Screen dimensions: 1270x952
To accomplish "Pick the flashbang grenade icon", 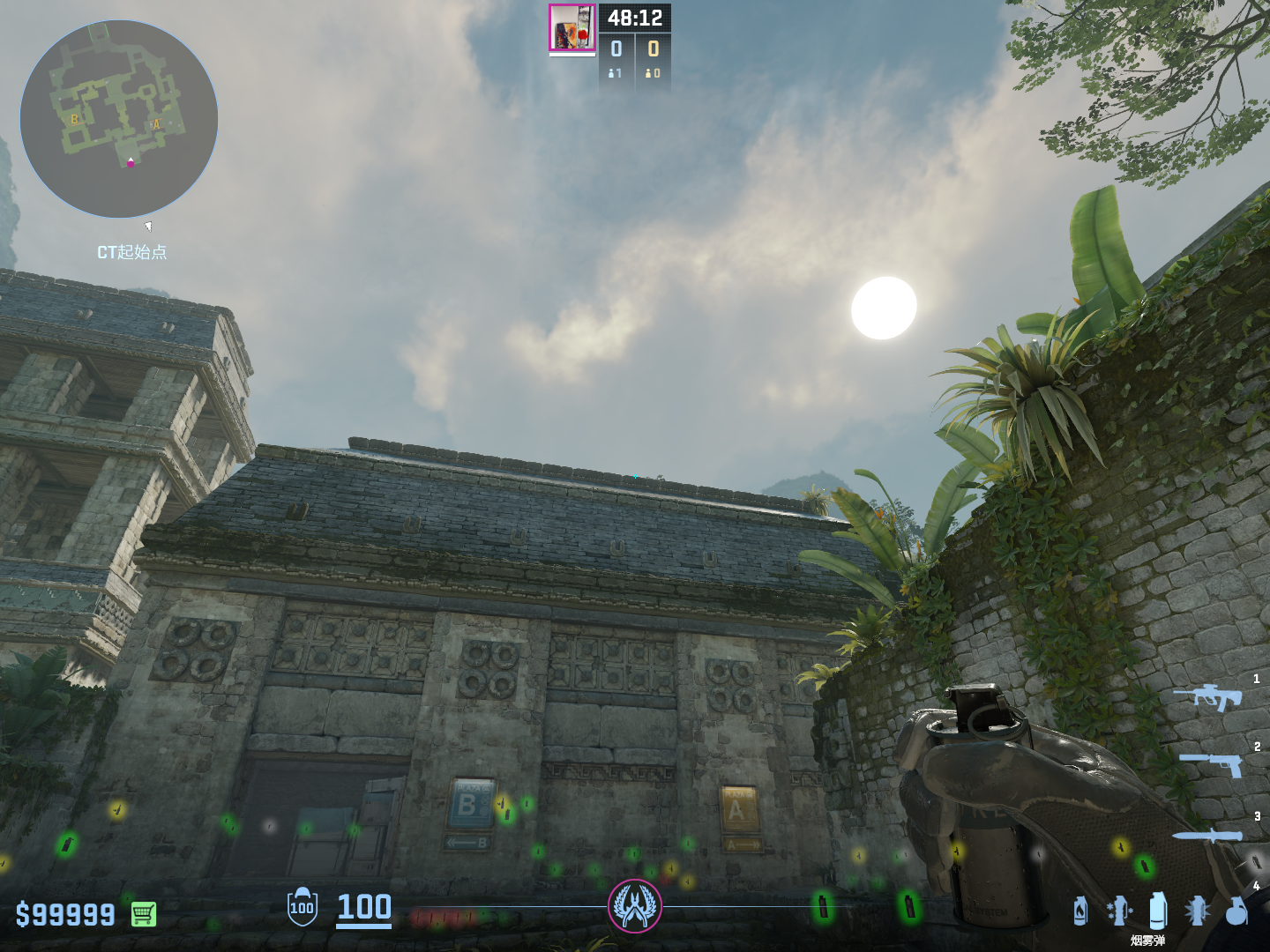I will [x=1198, y=911].
